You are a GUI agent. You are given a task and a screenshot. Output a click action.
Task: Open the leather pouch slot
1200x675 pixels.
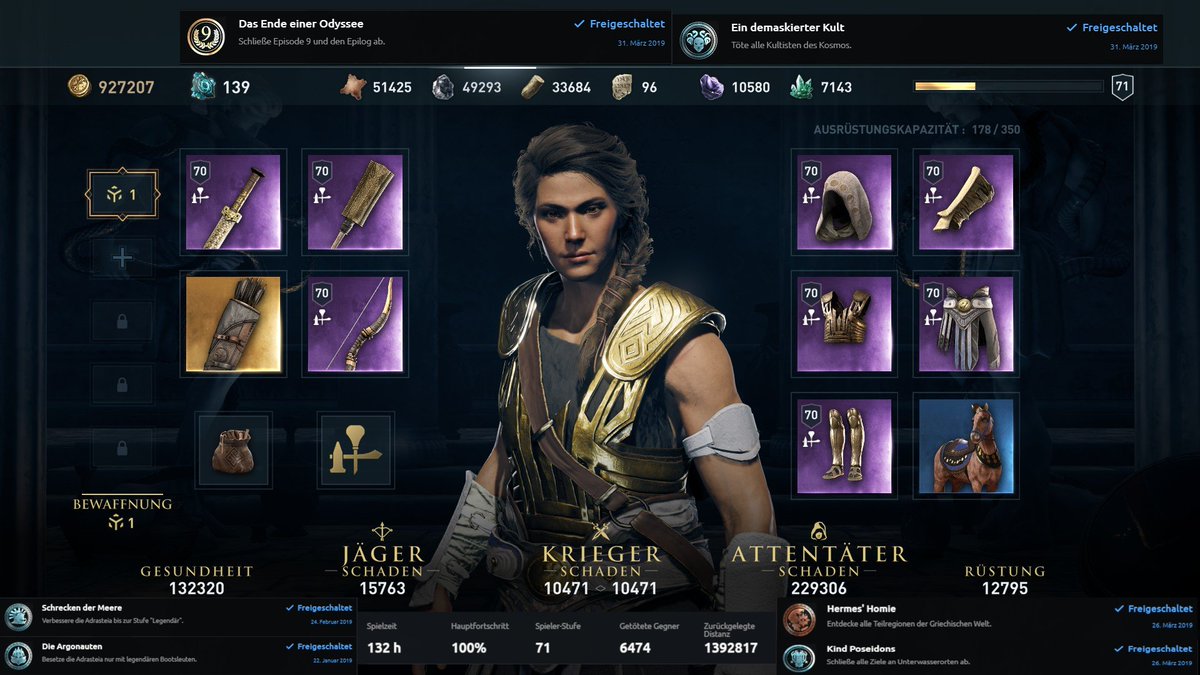[x=233, y=447]
